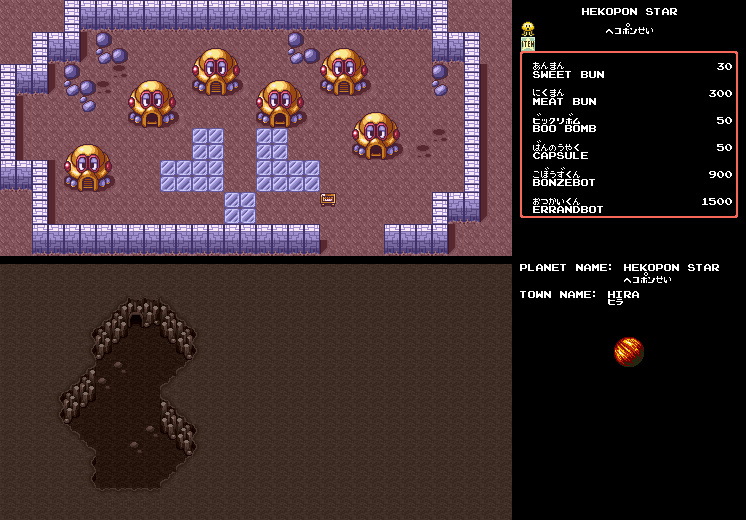Image resolution: width=746 pixels, height=520 pixels.
Task: Select the Capsule shop entry
Action: pos(560,155)
